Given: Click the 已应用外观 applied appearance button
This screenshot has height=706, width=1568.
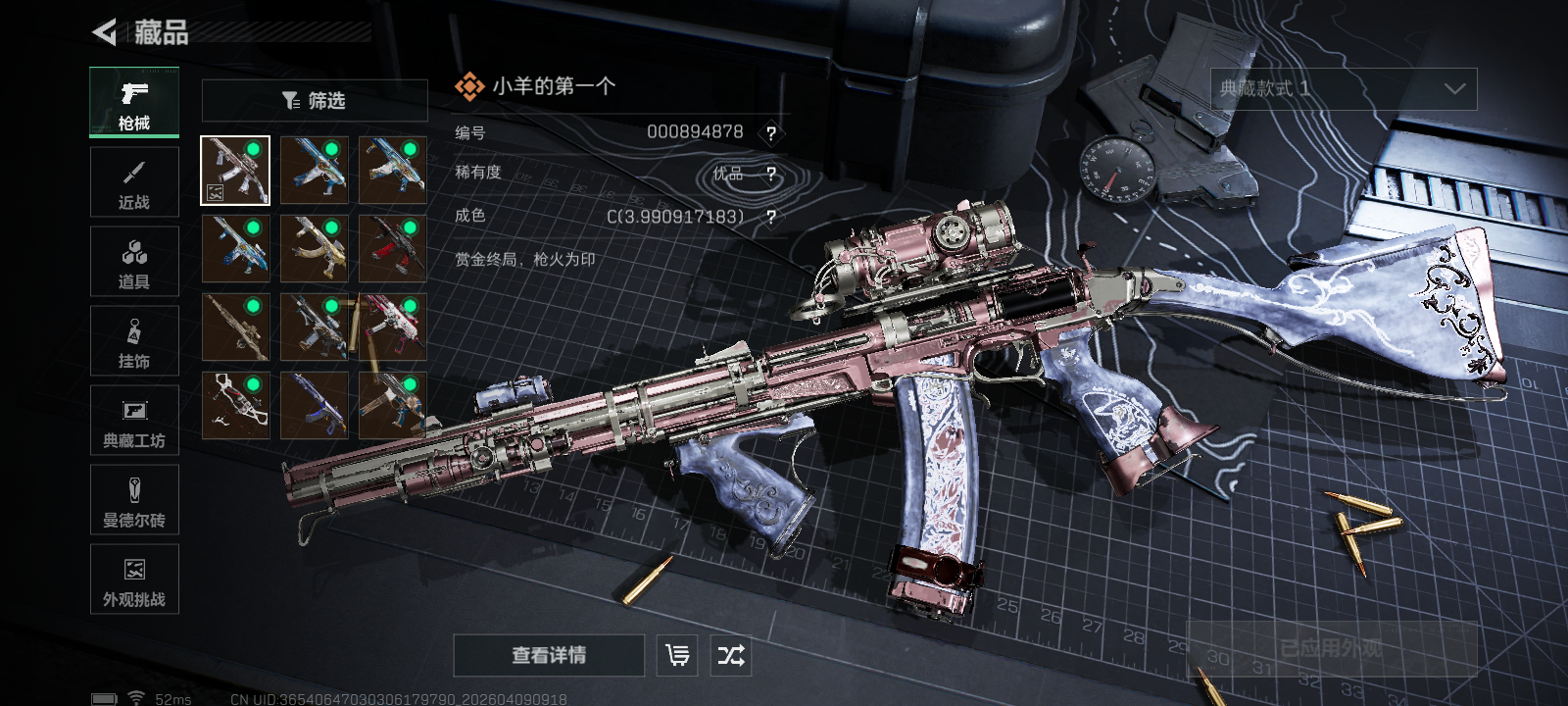Looking at the screenshot, I should click(x=1331, y=649).
